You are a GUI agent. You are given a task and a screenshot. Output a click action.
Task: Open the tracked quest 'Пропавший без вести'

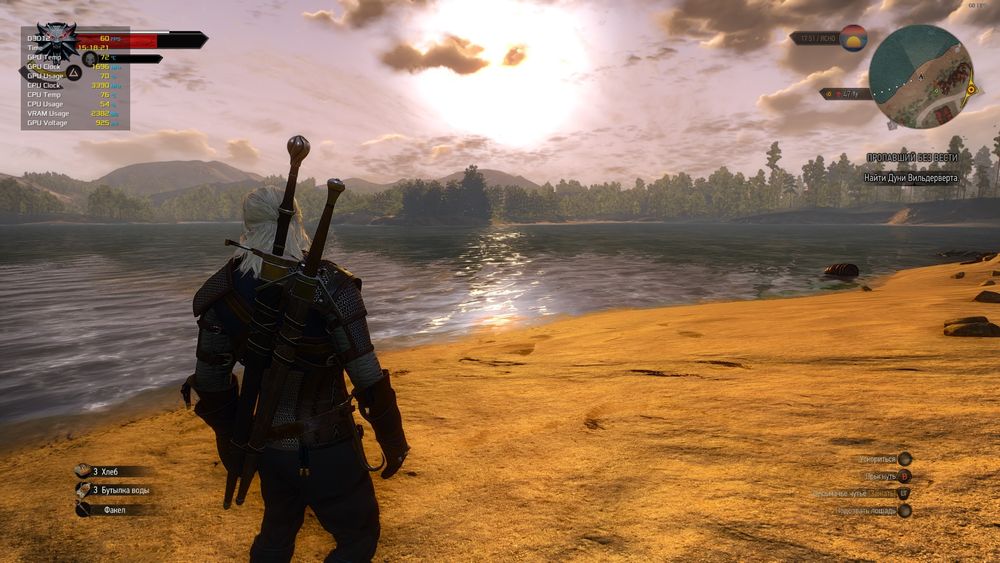(911, 158)
